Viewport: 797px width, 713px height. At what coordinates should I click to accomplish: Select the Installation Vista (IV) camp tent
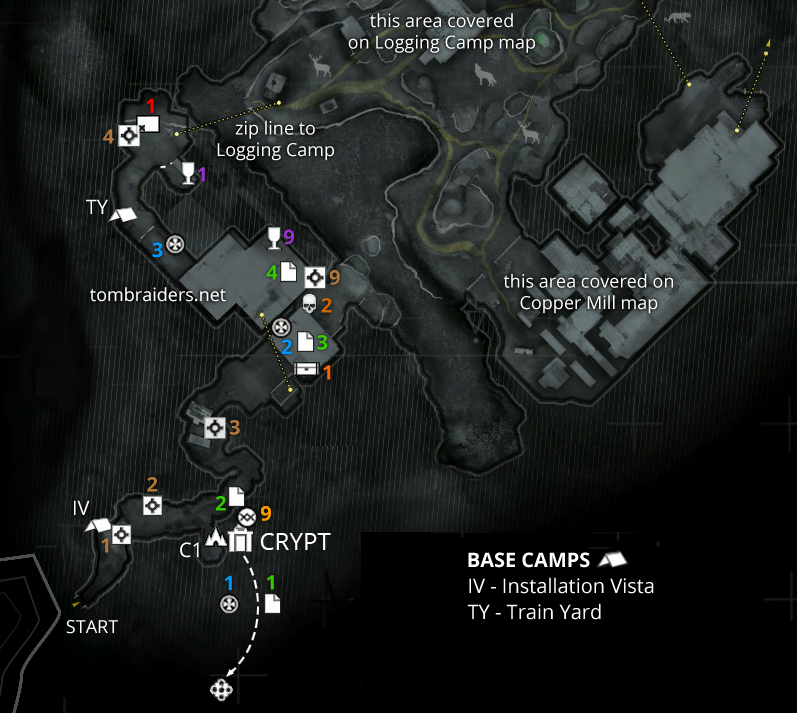tap(98, 526)
